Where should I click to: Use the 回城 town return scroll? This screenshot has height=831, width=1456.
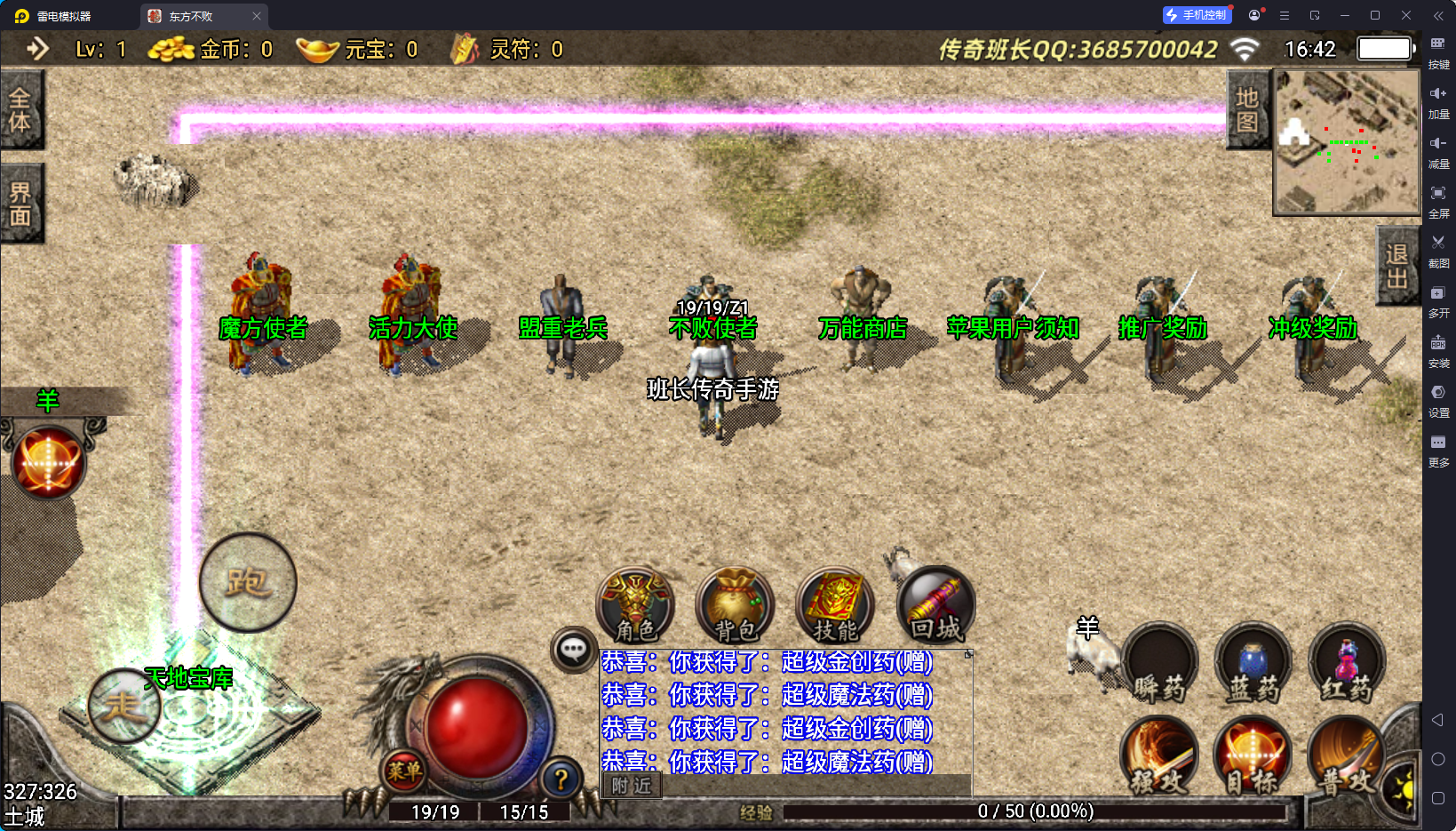coord(935,606)
